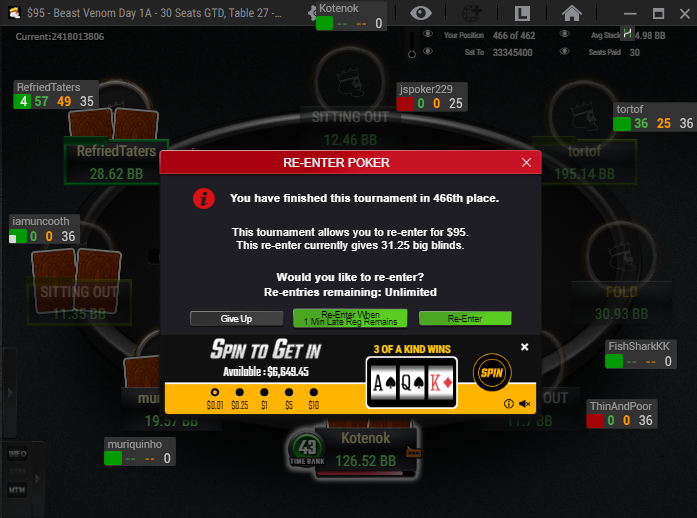Confirm the green Re-Enter button
Screen dimensions: 697x518
pyautogui.click(x=465, y=318)
